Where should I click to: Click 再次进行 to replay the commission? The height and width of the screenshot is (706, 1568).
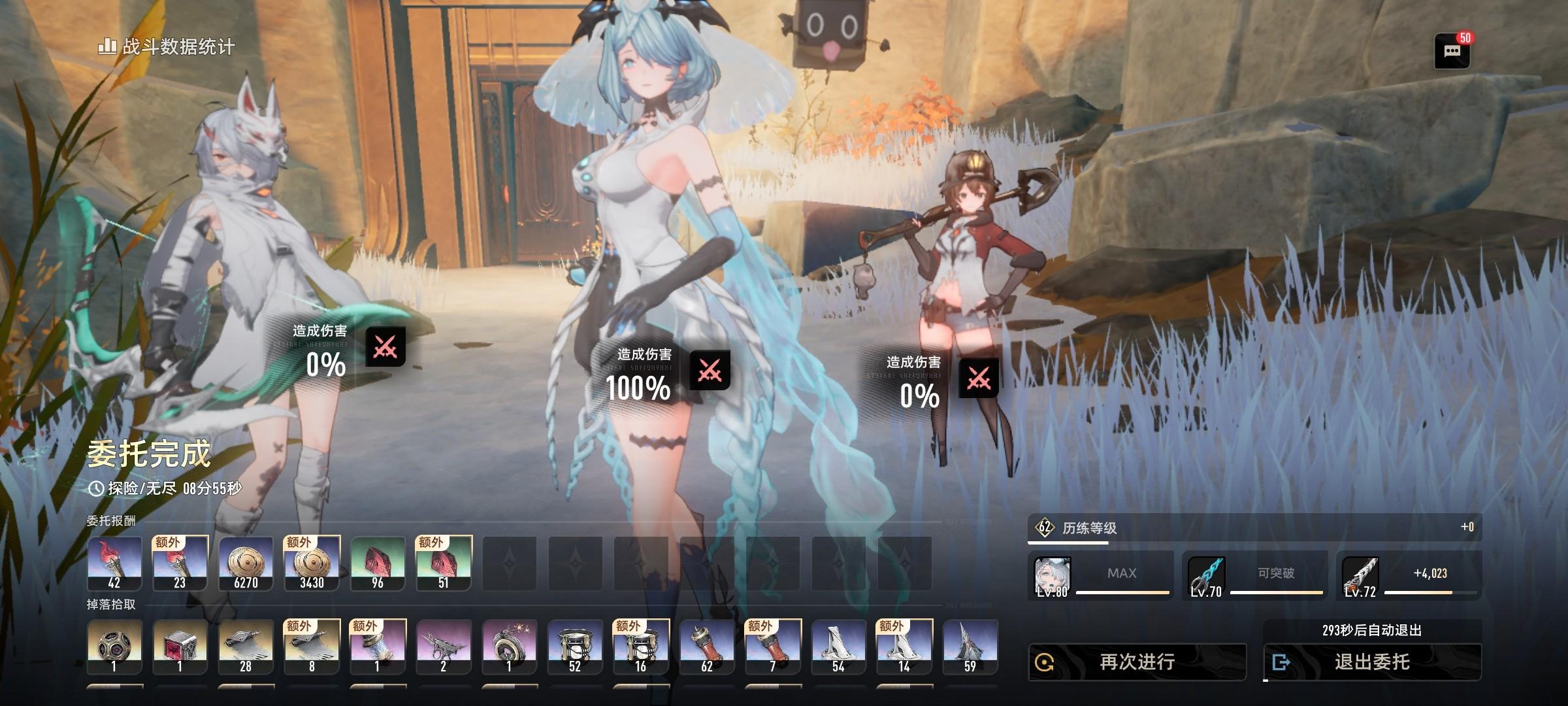[x=1137, y=662]
